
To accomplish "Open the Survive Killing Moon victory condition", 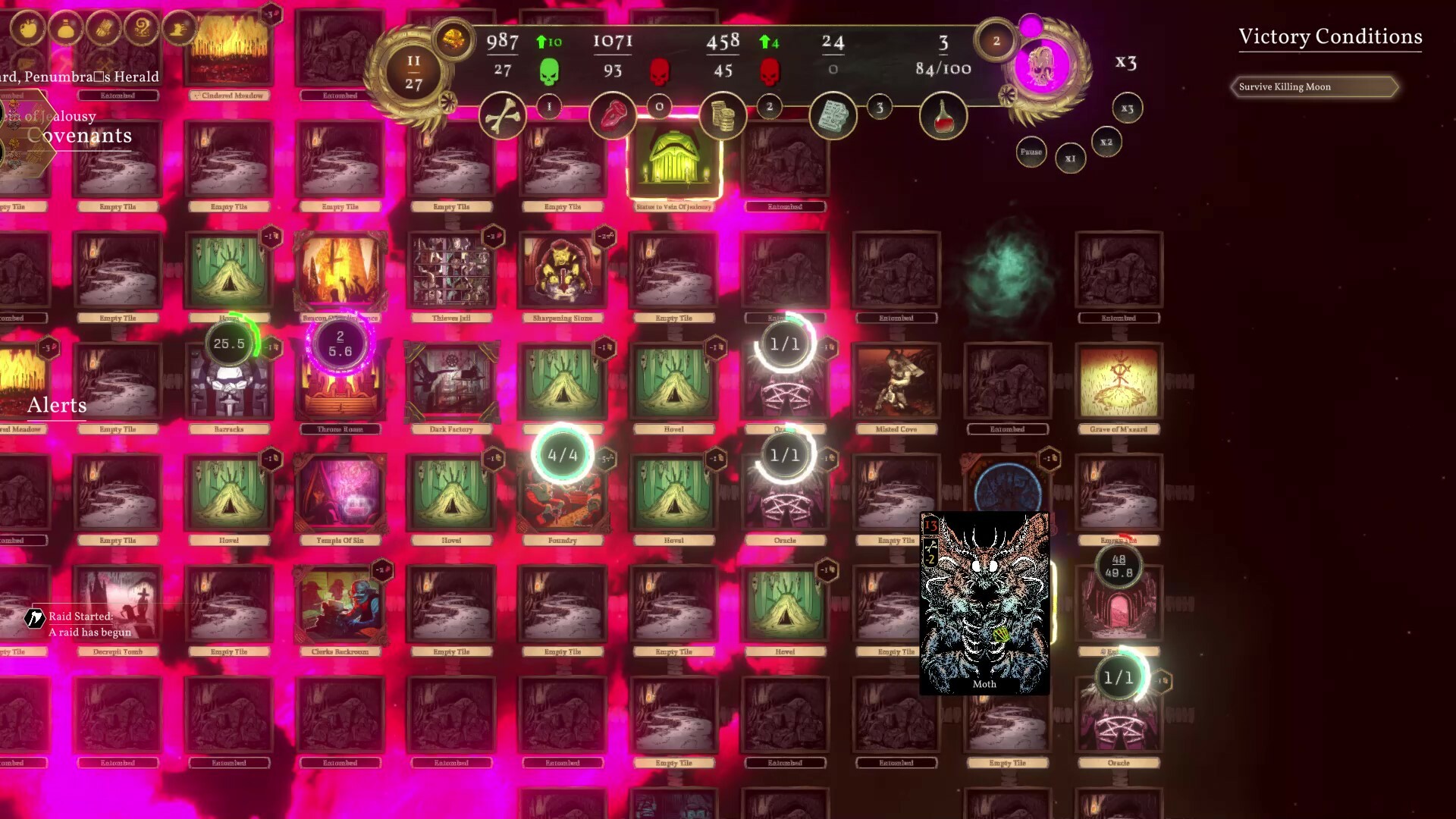I will (x=1316, y=86).
